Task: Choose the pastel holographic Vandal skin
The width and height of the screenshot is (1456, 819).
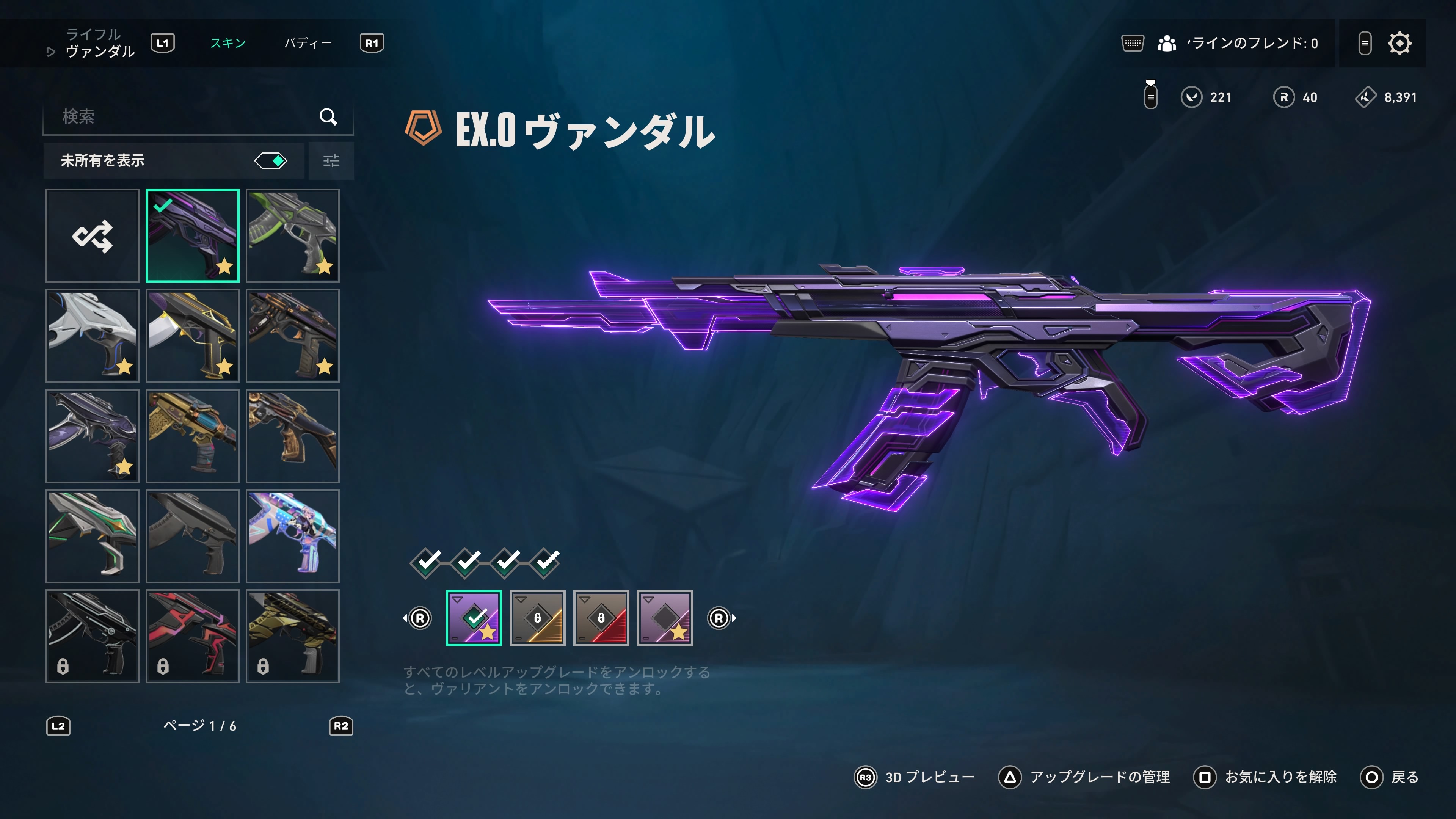Action: point(292,536)
